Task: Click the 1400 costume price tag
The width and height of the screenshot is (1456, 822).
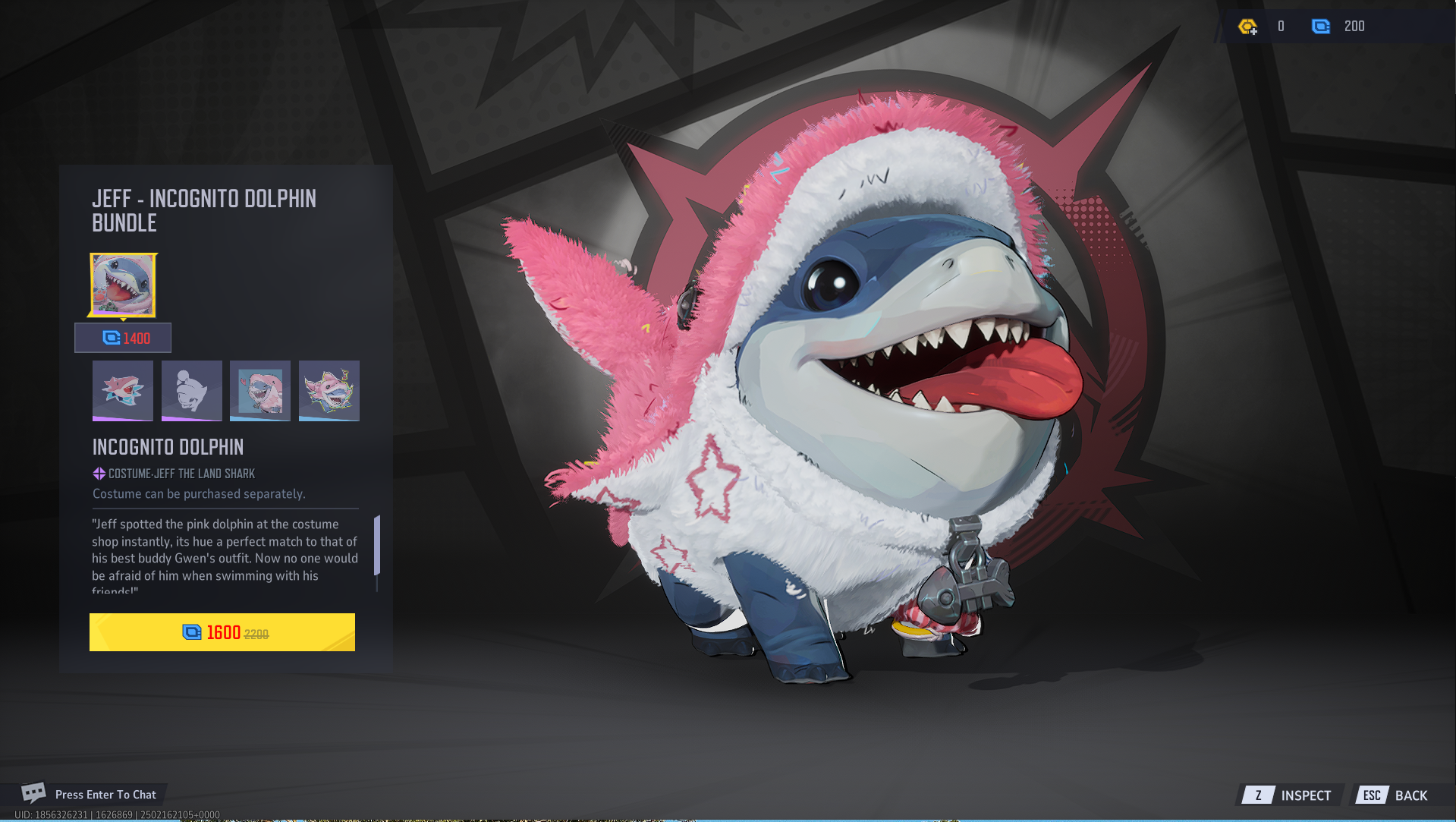Action: click(123, 338)
